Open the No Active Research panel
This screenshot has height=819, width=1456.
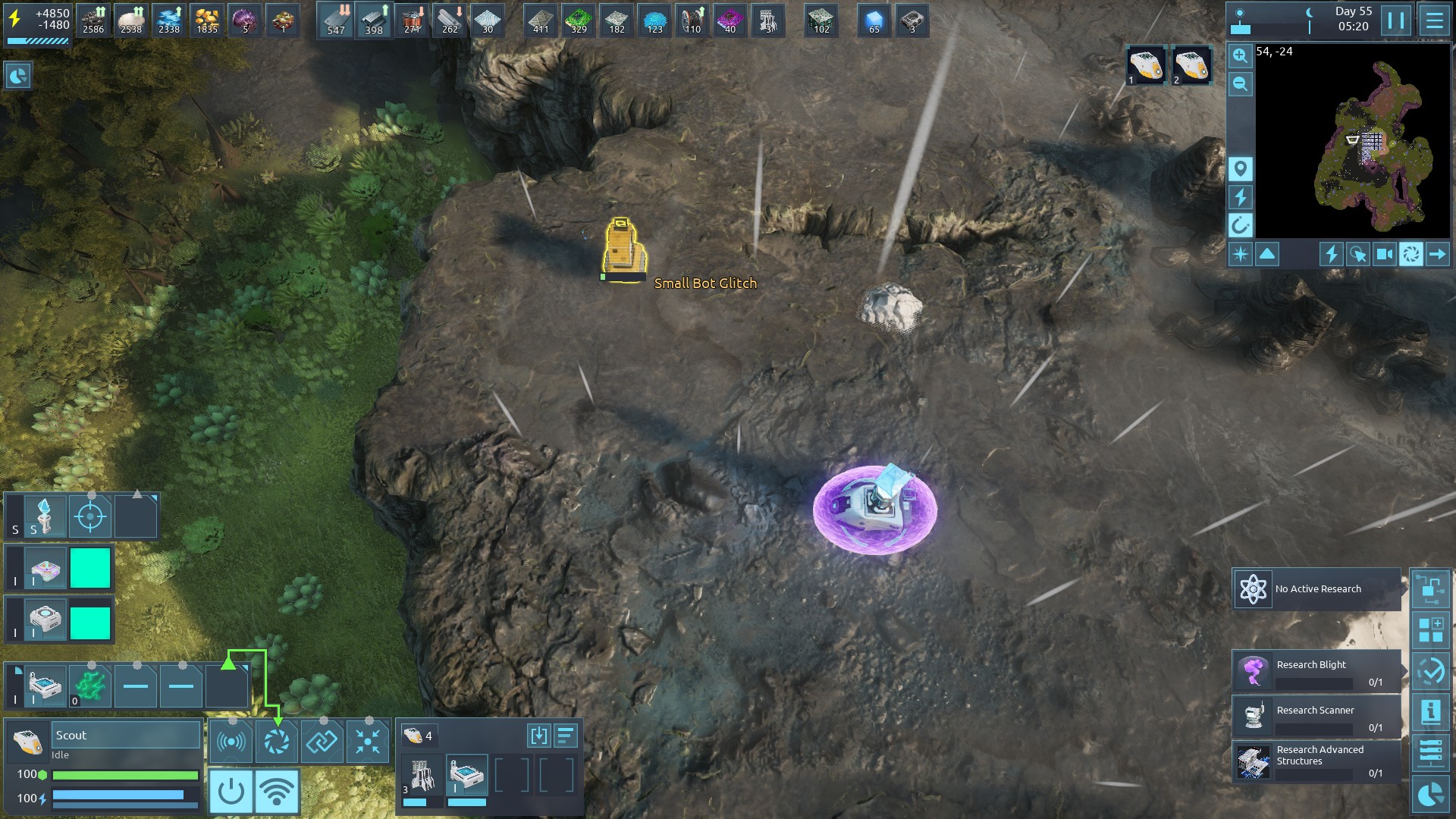(1316, 589)
